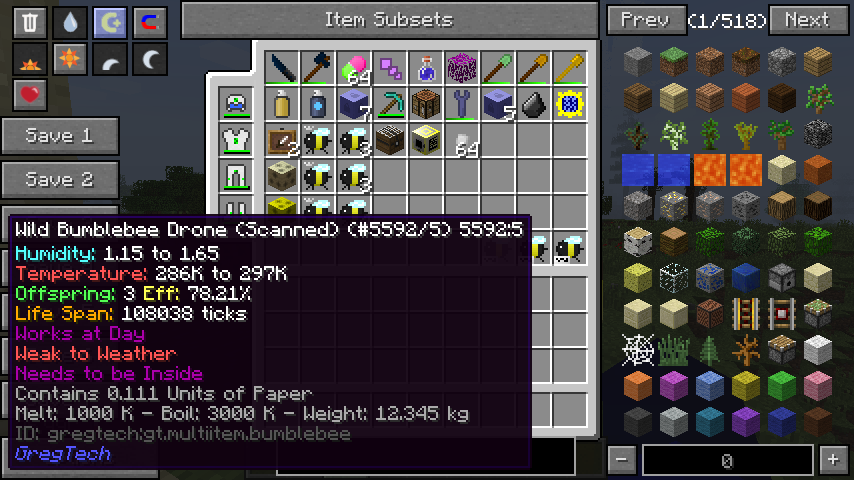Pick the cobweb block from the item list
The image size is (854, 480).
637,350
